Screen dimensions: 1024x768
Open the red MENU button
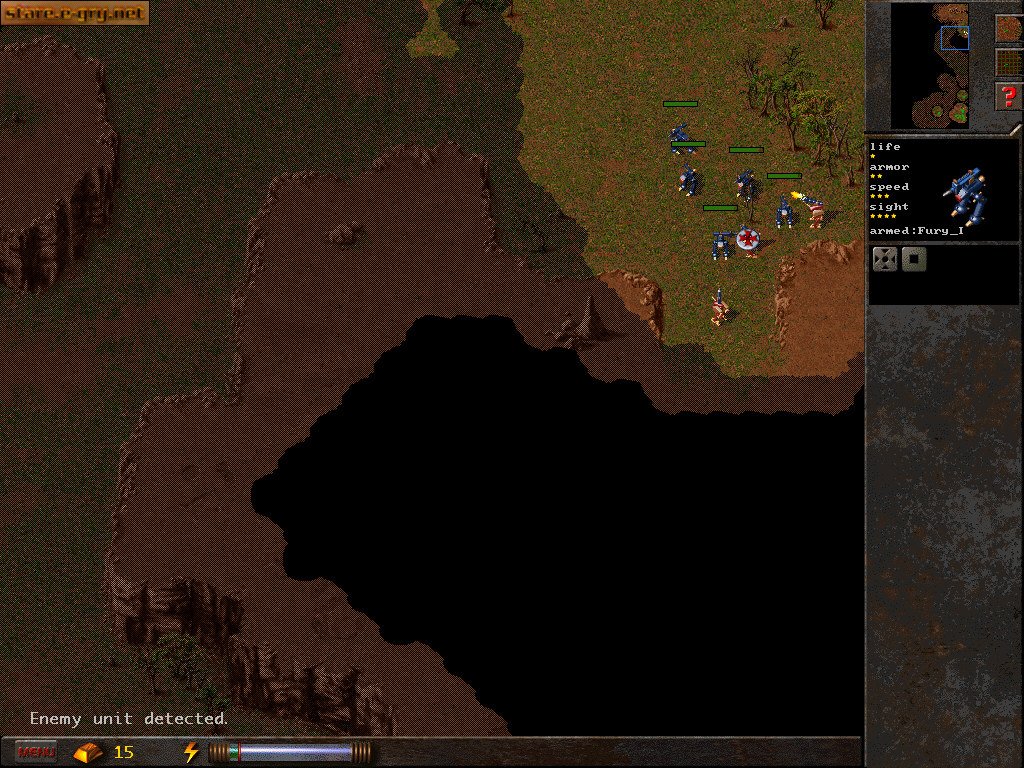coord(37,751)
